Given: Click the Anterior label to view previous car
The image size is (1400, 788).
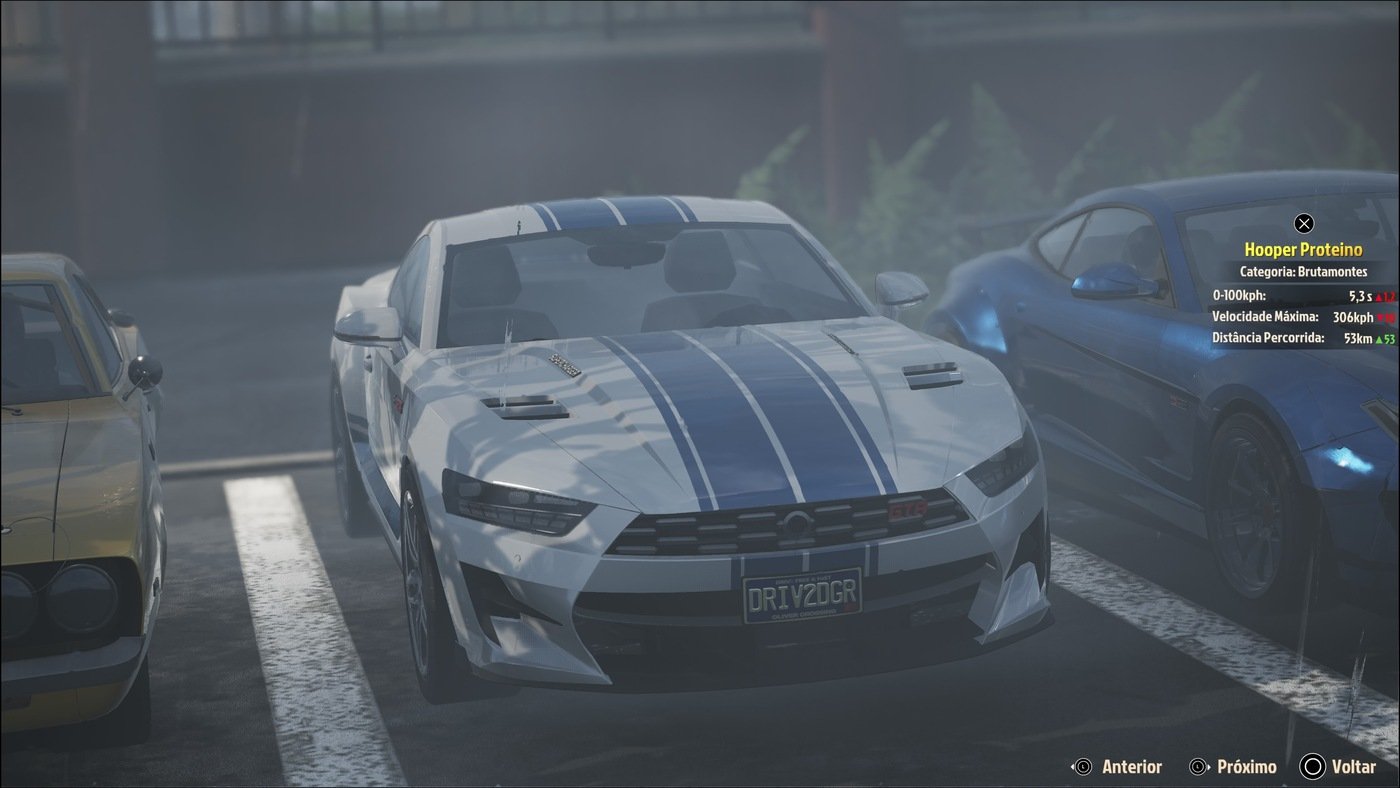Looking at the screenshot, I should [1131, 766].
